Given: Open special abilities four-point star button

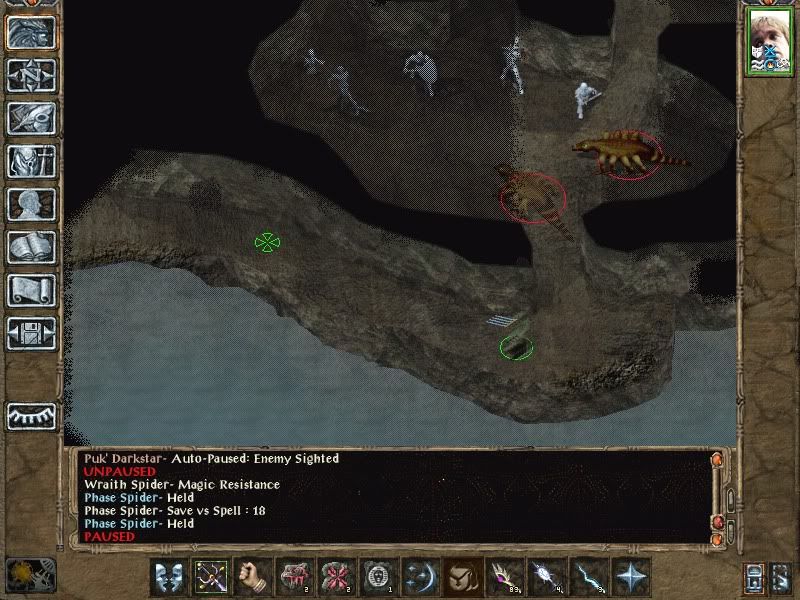Looking at the screenshot, I should (x=630, y=576).
